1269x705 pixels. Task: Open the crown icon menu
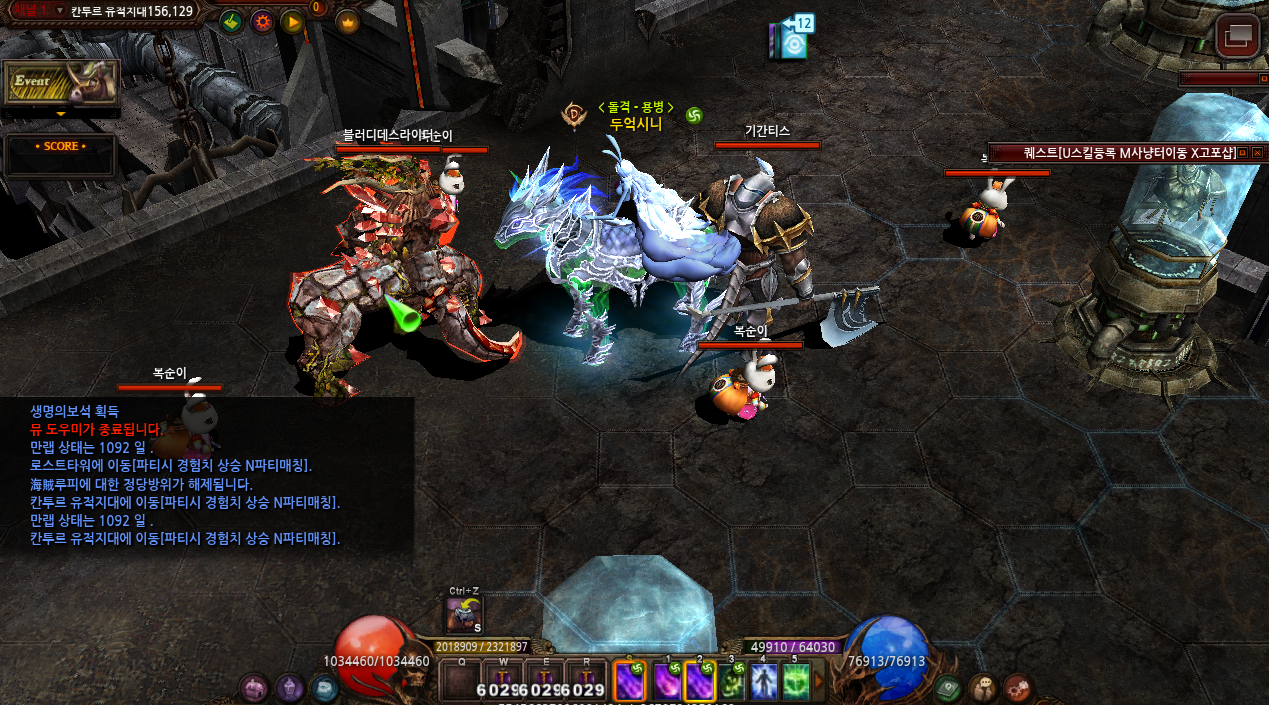click(348, 21)
